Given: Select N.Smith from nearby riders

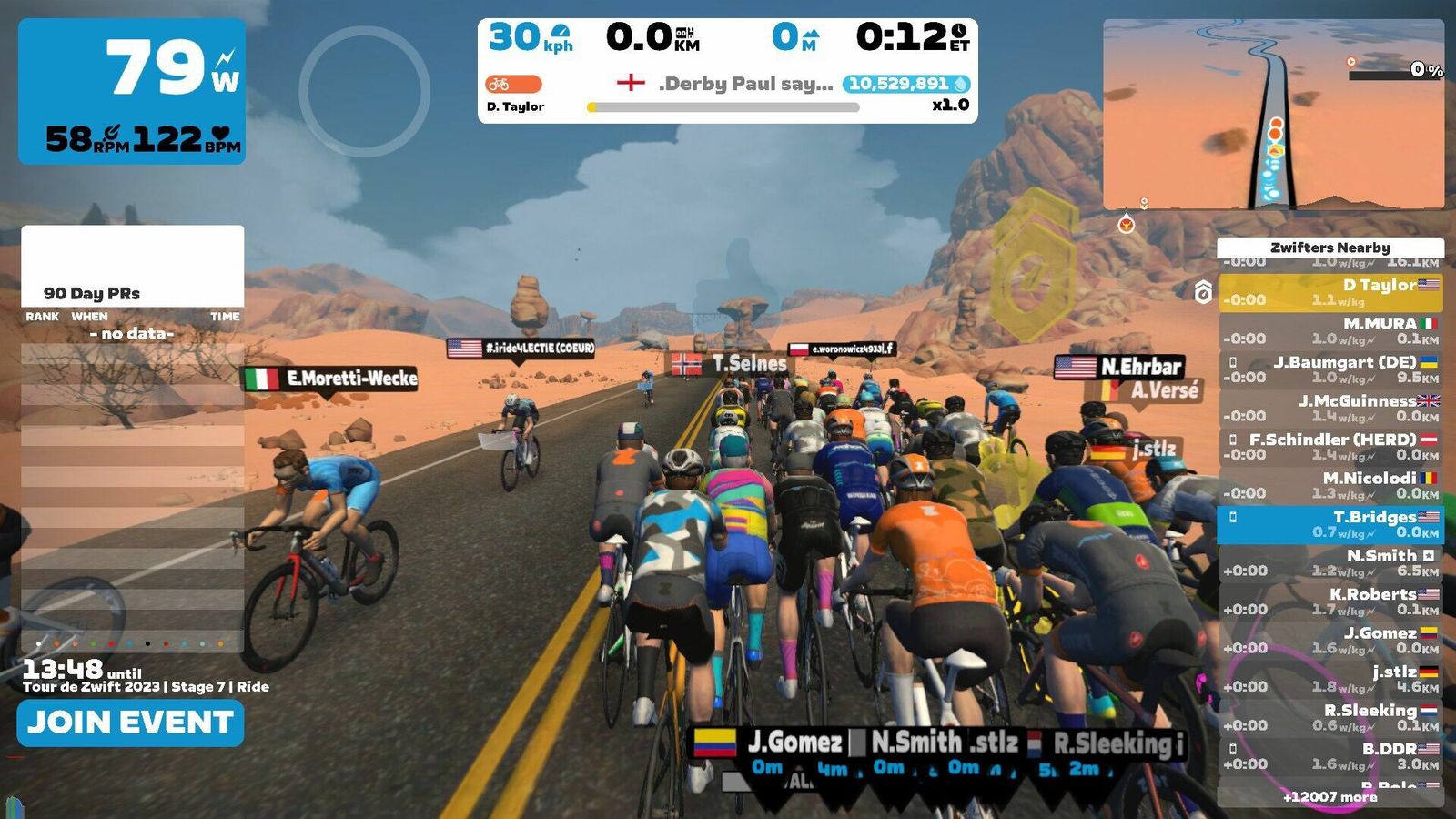Looking at the screenshot, I should (1330, 563).
